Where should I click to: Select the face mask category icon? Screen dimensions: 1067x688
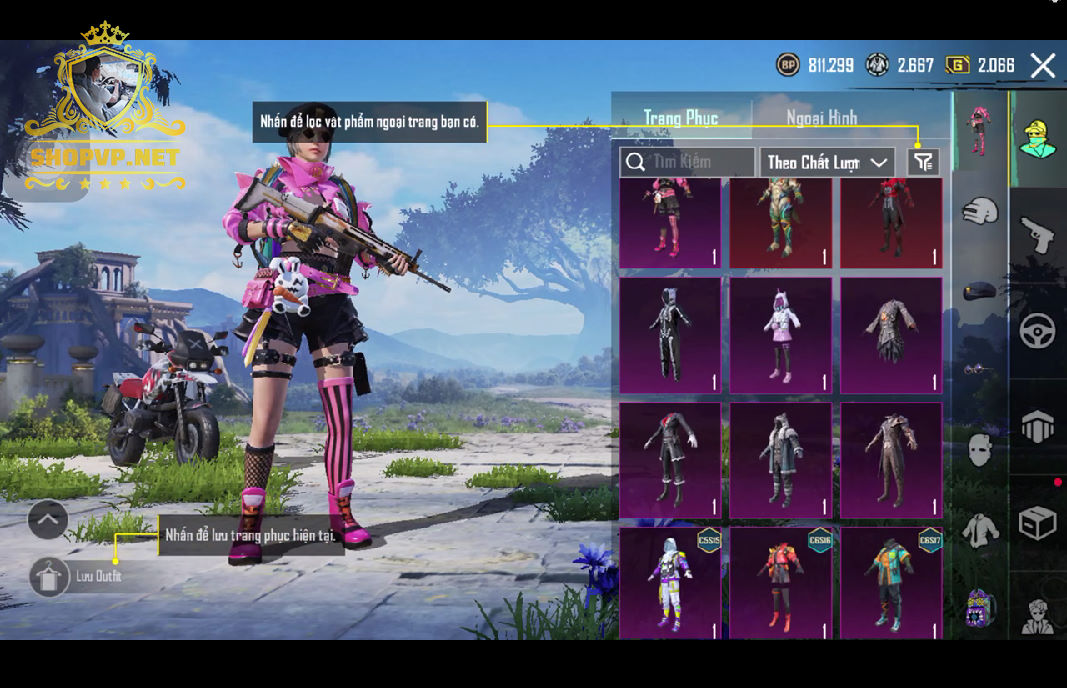(980, 450)
